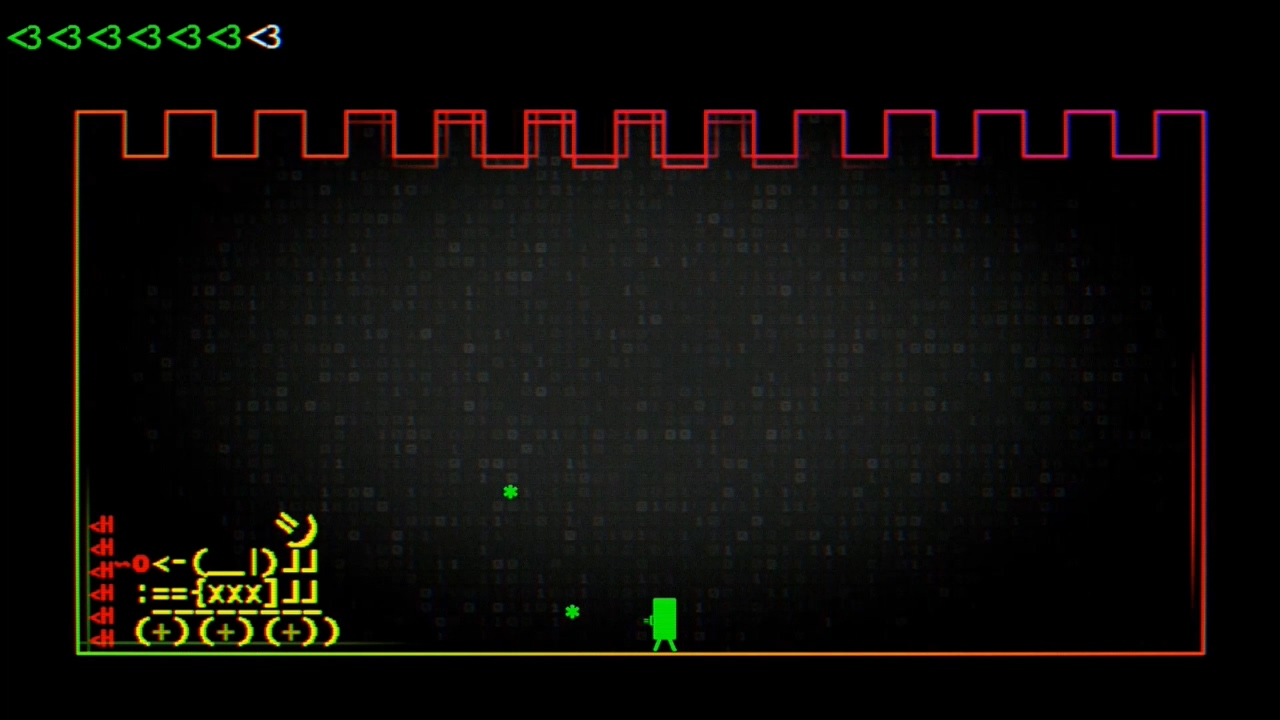The image size is (1280, 720).
Task: Click the rightmost (+) wheel of the tank
Action: [288, 631]
